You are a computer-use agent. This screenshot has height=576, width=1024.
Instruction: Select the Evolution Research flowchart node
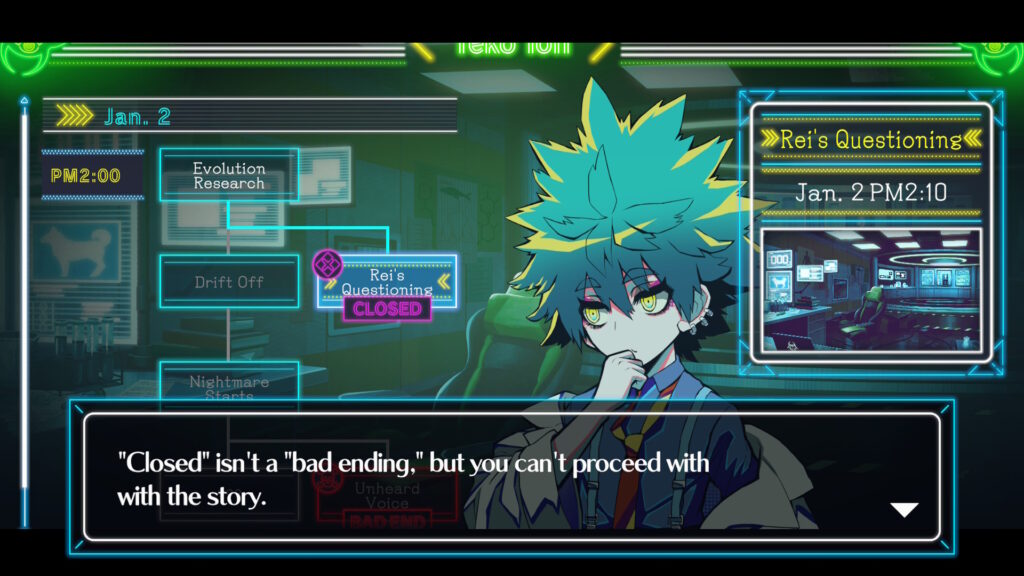coord(229,176)
